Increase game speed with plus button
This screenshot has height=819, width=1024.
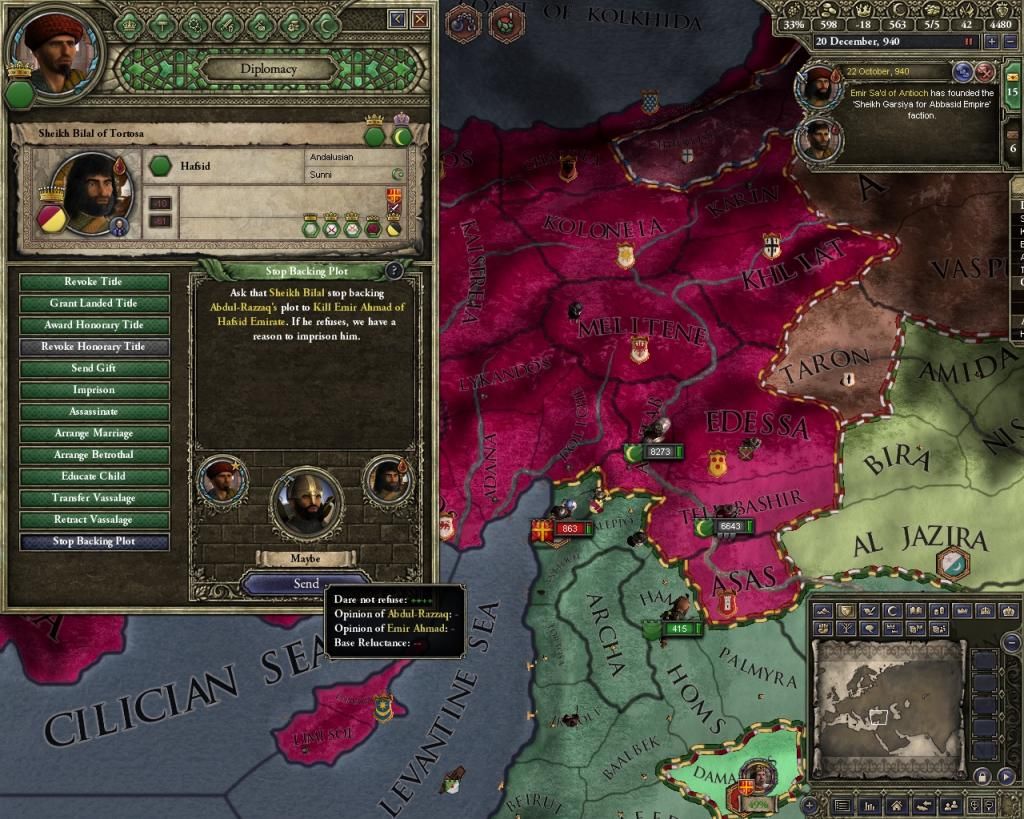[991, 42]
